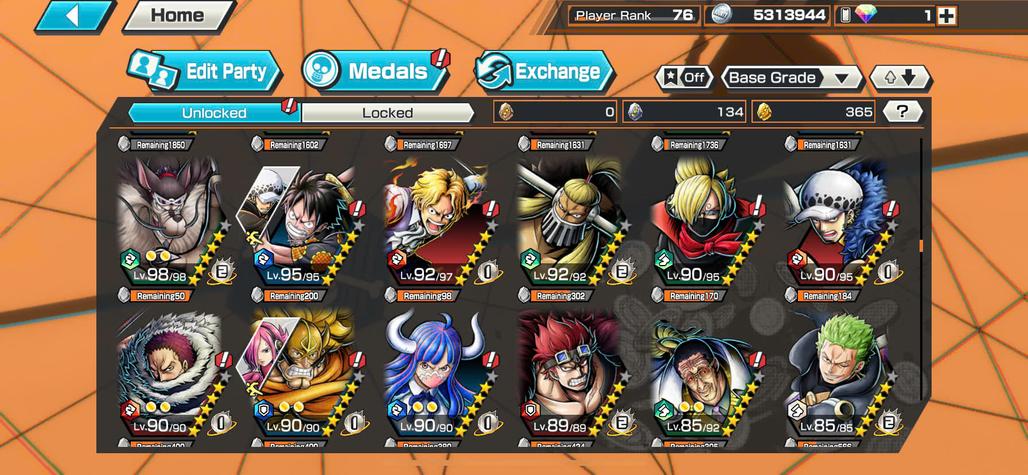Add diamonds with the plus button
Viewport: 1028px width, 475px height.
coord(946,15)
